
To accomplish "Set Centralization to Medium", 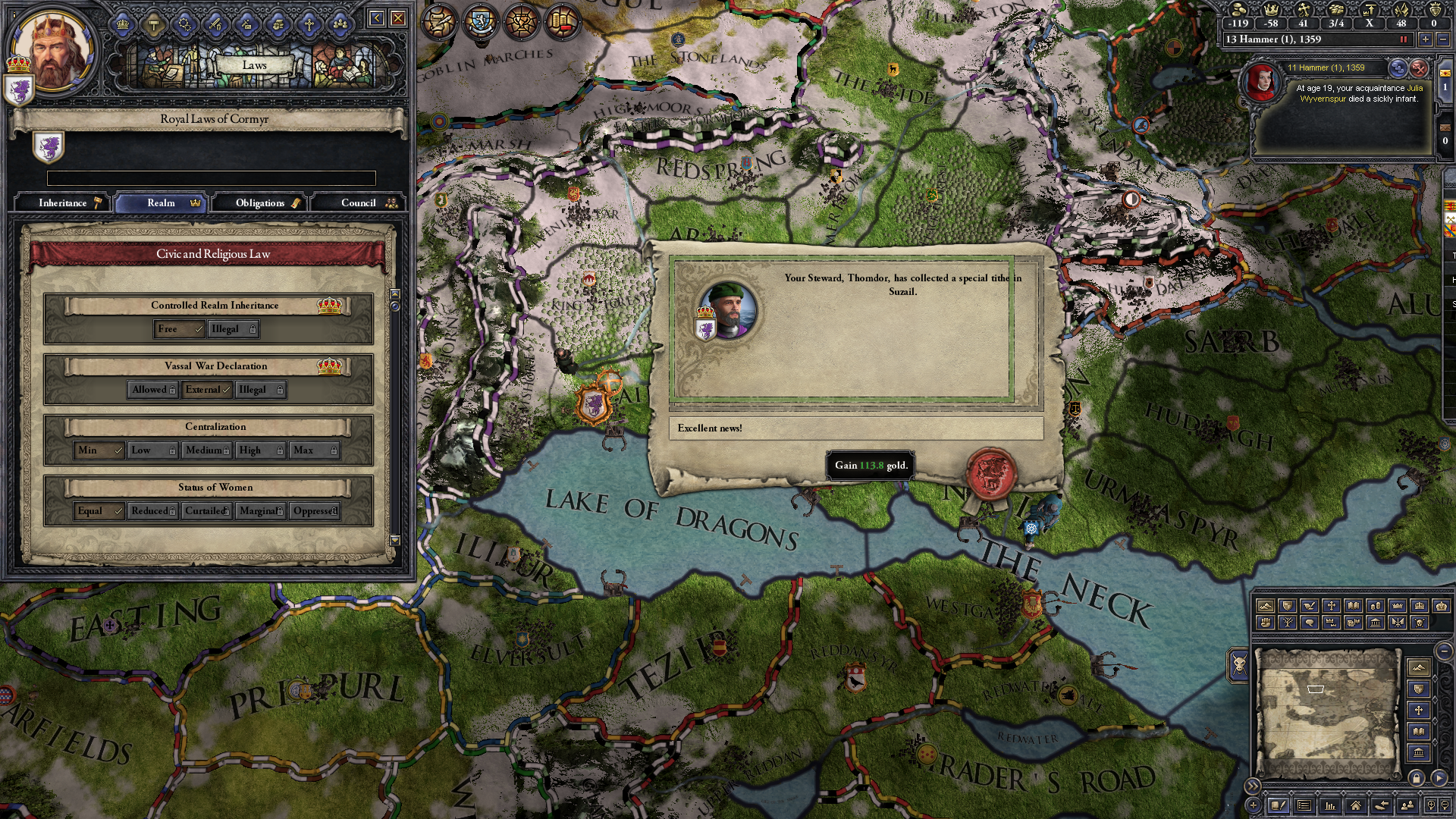I will [x=206, y=450].
